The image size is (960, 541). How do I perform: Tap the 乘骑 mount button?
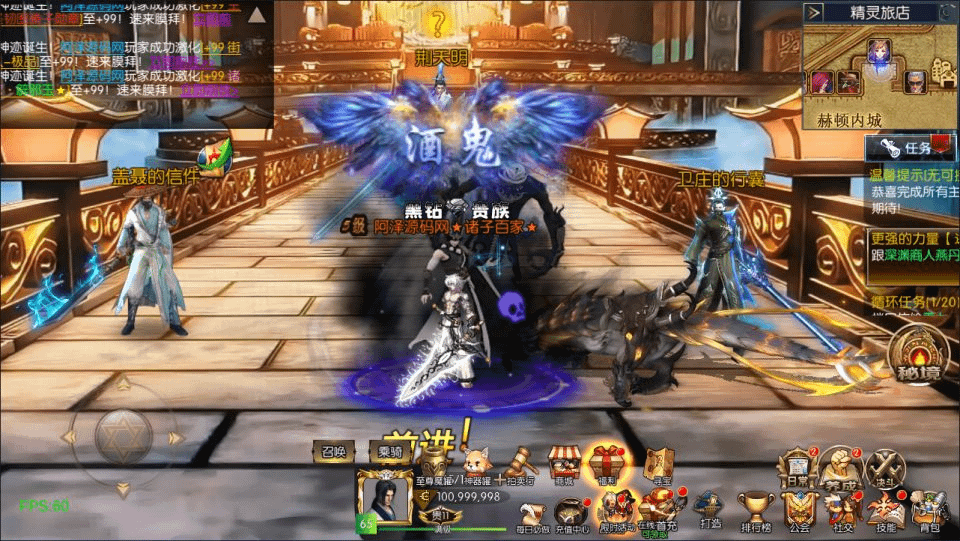click(x=389, y=452)
